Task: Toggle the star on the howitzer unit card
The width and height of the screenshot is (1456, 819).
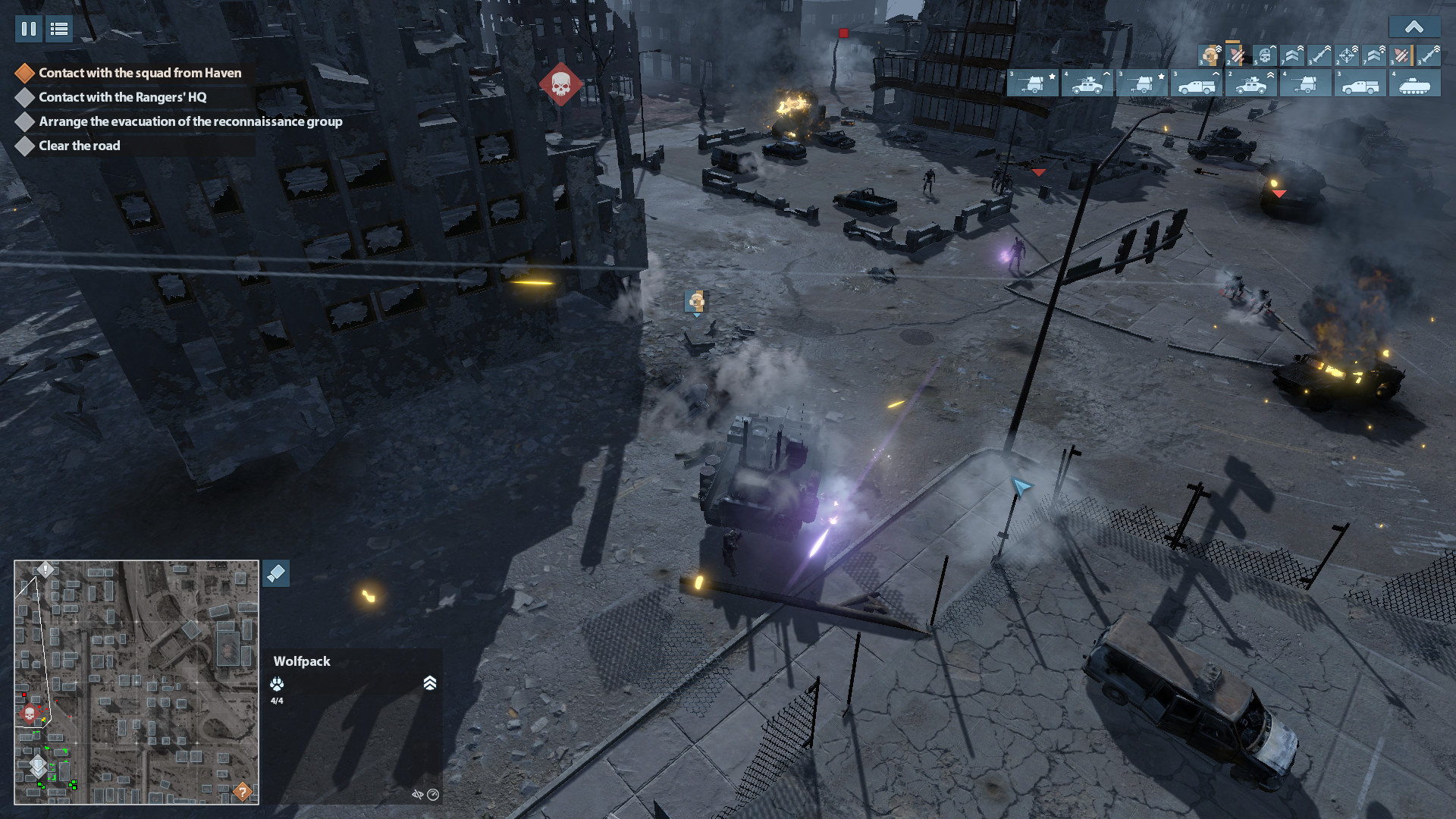Action: click(x=1051, y=76)
